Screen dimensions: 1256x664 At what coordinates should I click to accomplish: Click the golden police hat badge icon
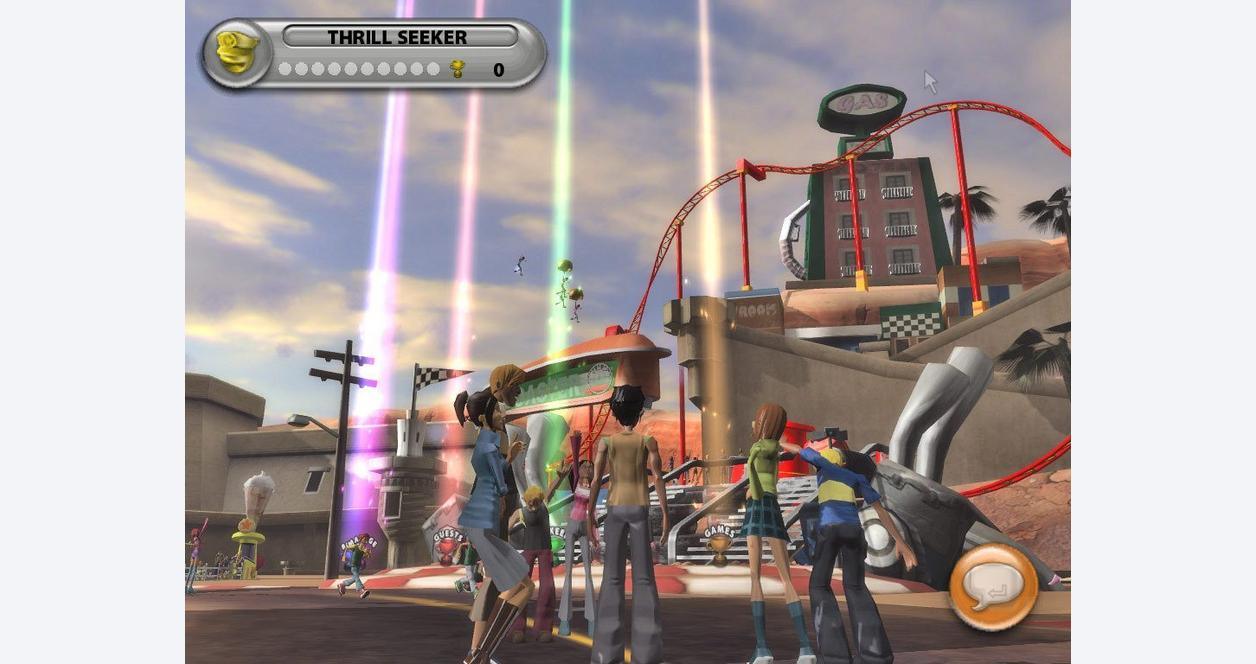tap(237, 53)
